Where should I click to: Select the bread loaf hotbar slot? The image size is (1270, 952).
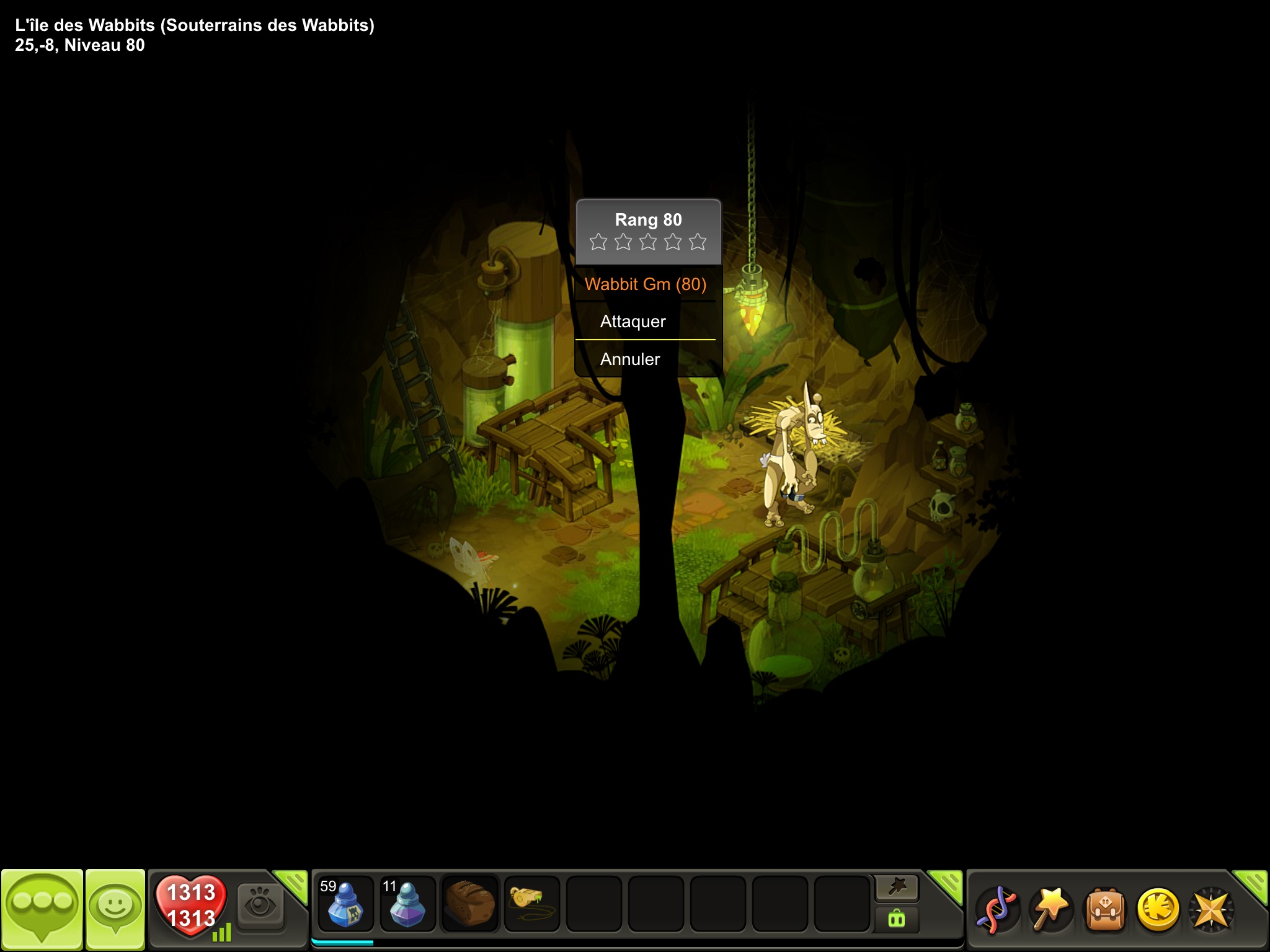coord(469,904)
